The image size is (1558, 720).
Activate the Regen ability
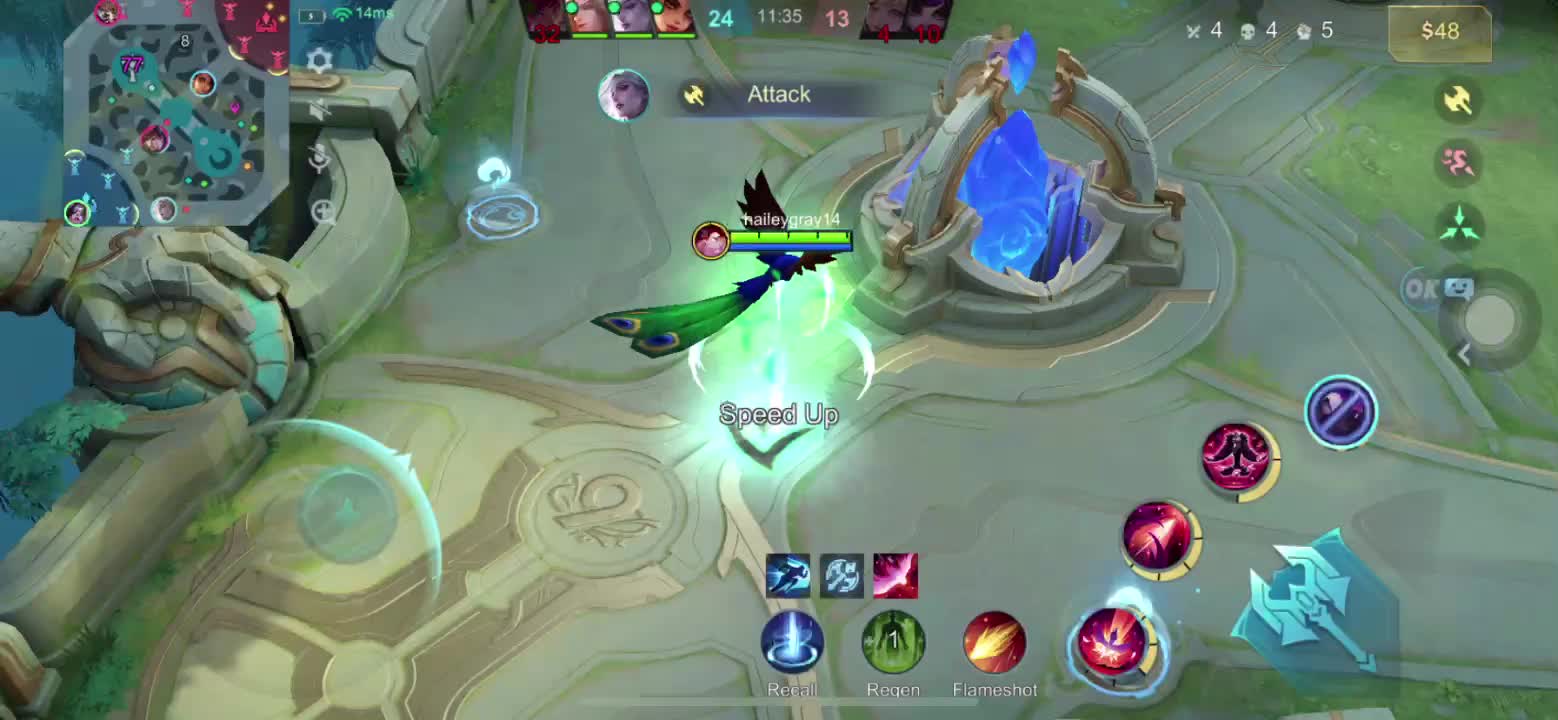pos(893,643)
